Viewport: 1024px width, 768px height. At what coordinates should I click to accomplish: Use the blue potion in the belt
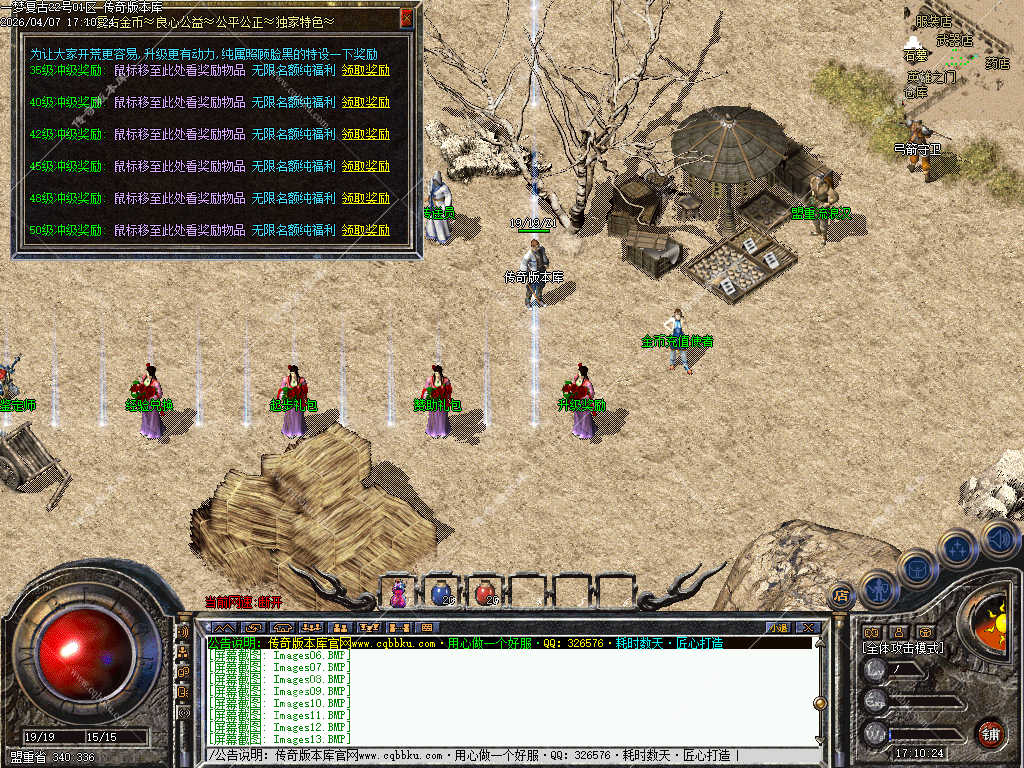point(441,593)
